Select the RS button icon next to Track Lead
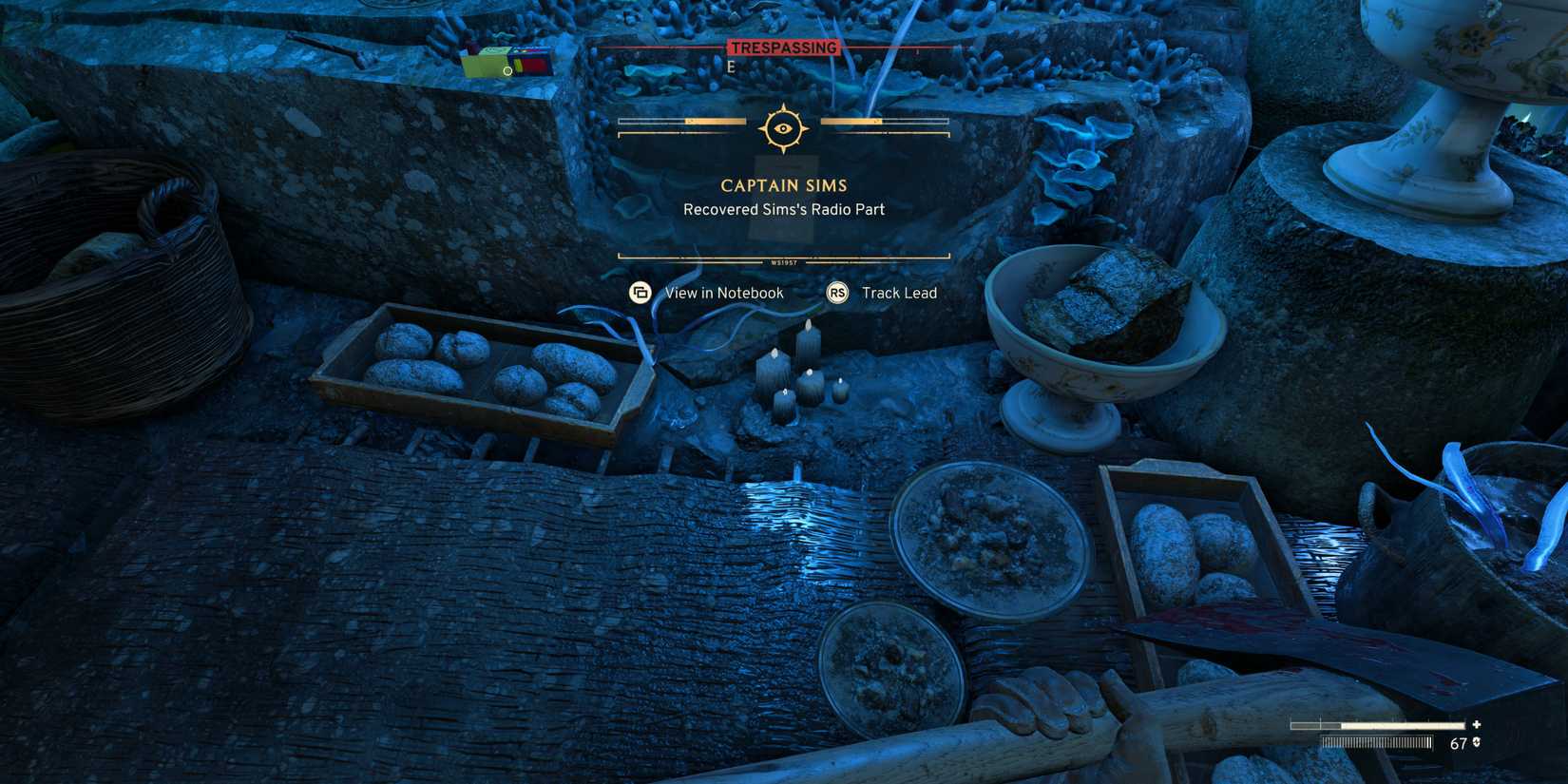This screenshot has width=1568, height=784. (x=837, y=293)
